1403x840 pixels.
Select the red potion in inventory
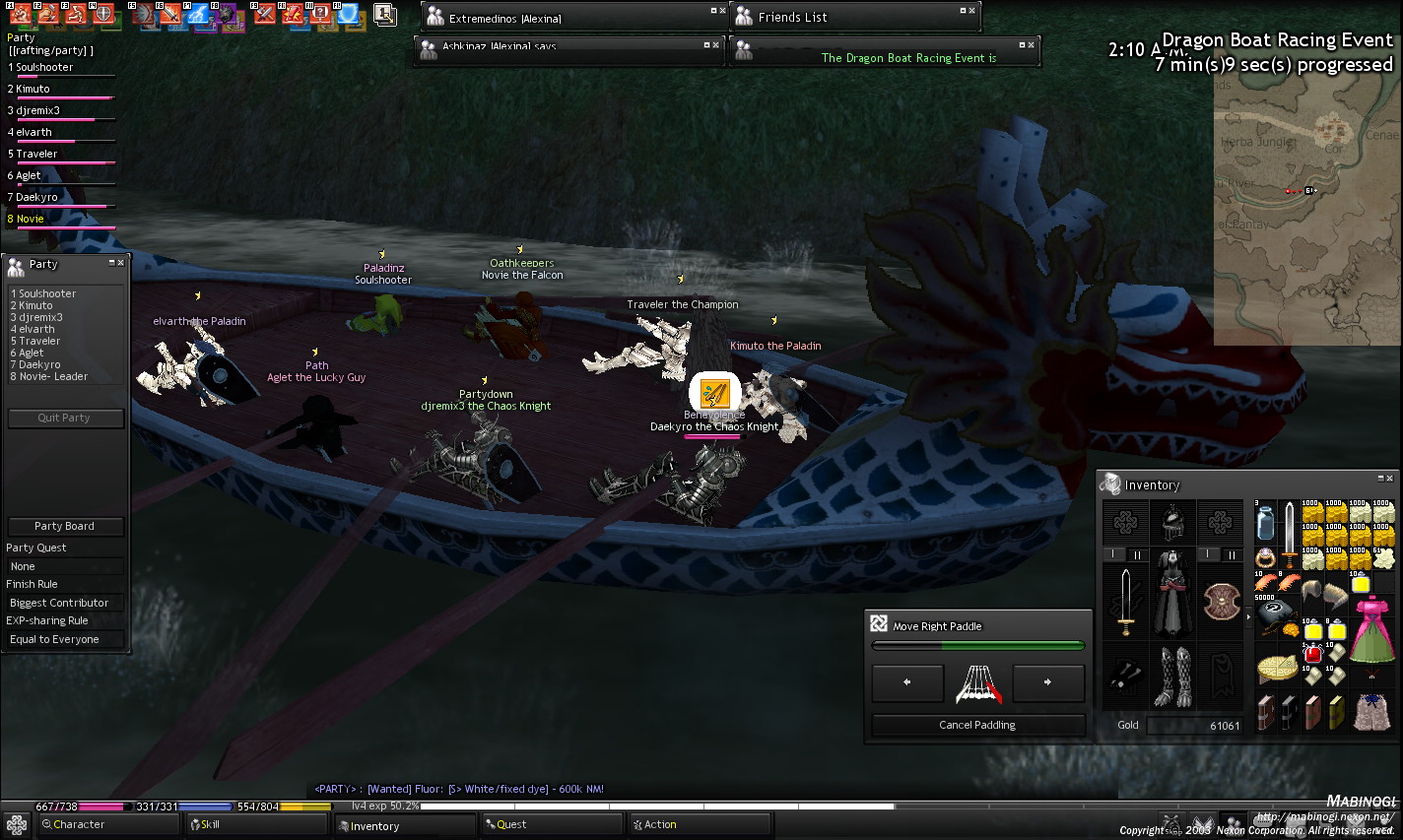pos(1312,654)
